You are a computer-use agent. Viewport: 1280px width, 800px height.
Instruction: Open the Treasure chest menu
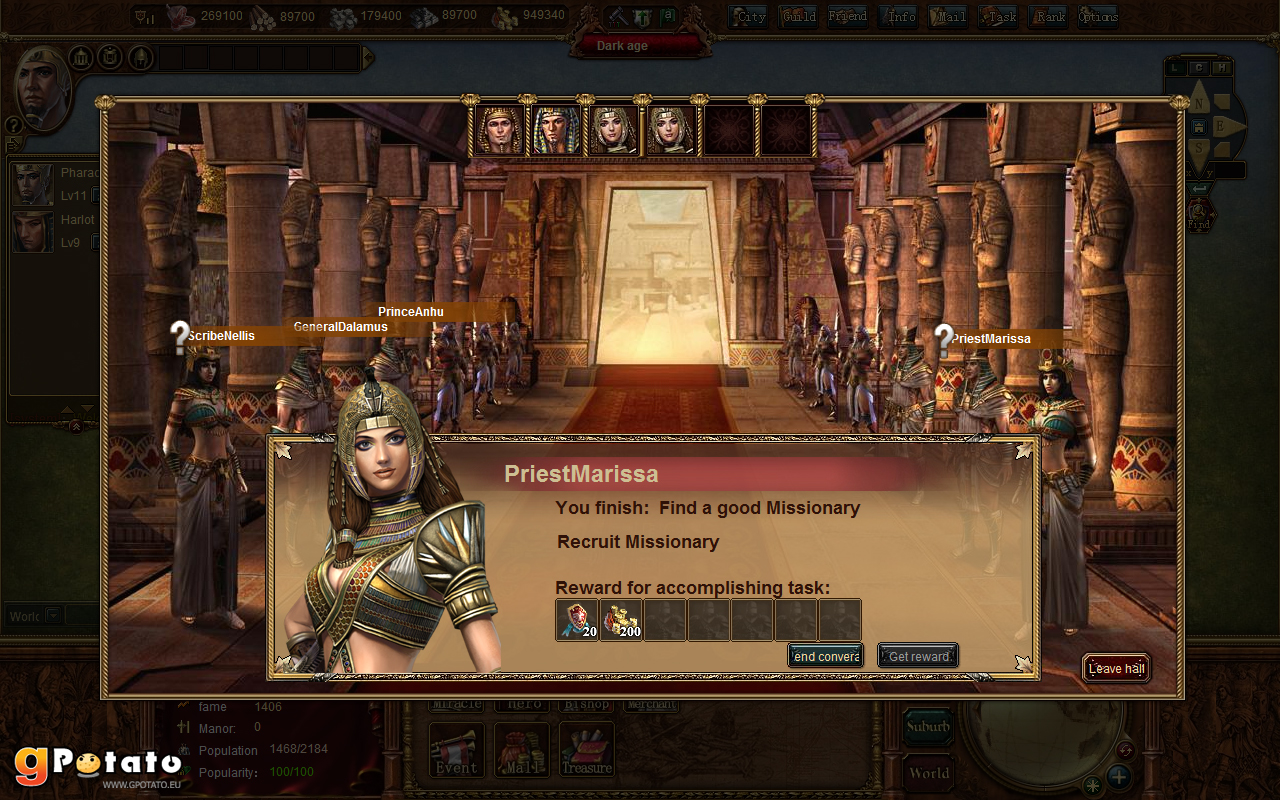[586, 751]
